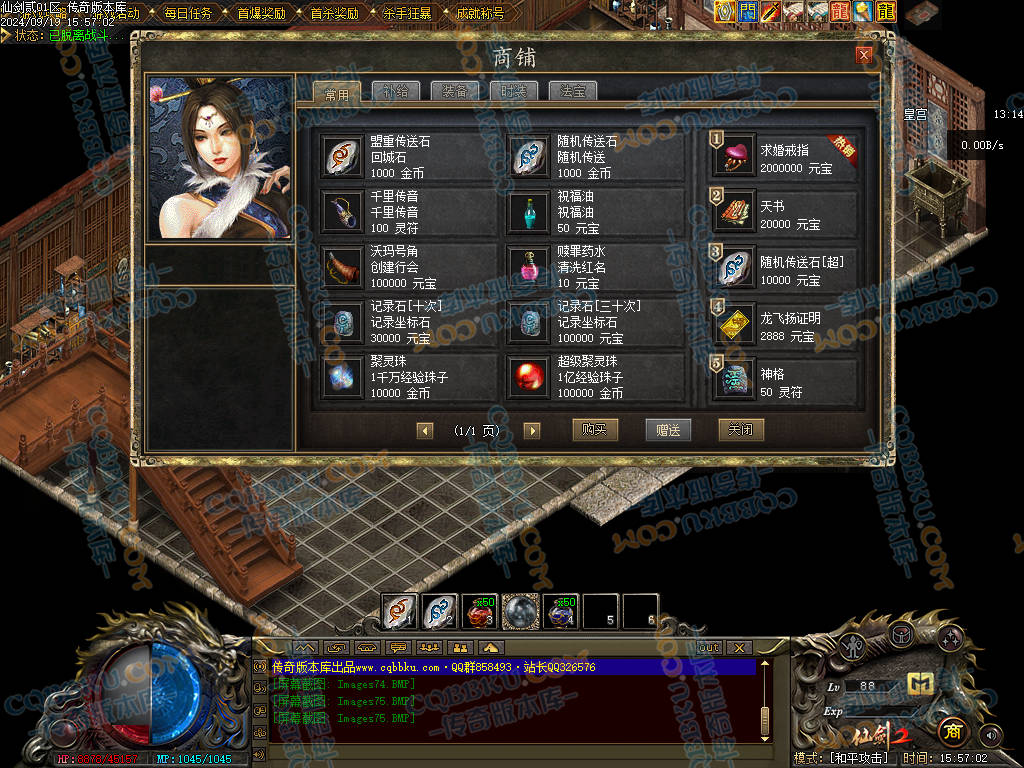Click the round 商 shop icon

coord(953,731)
